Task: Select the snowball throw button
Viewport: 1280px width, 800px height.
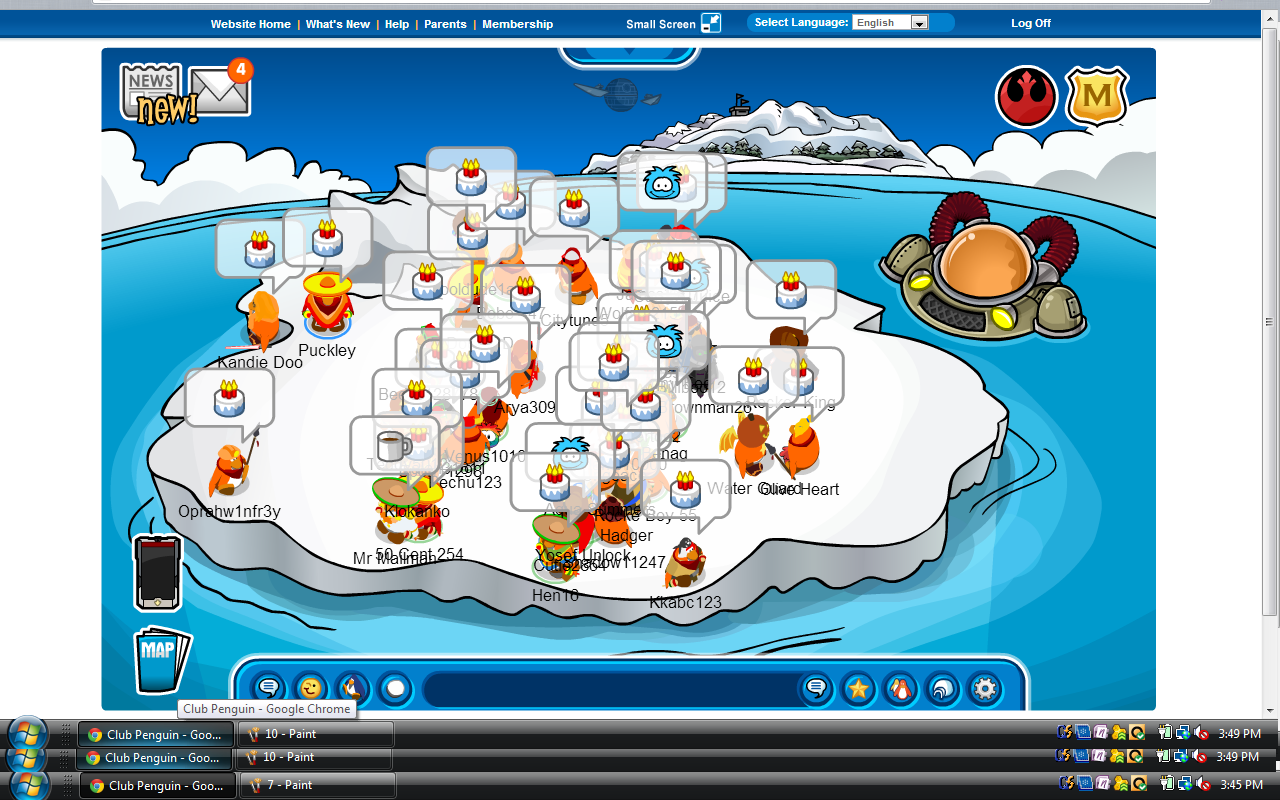Action: point(396,688)
